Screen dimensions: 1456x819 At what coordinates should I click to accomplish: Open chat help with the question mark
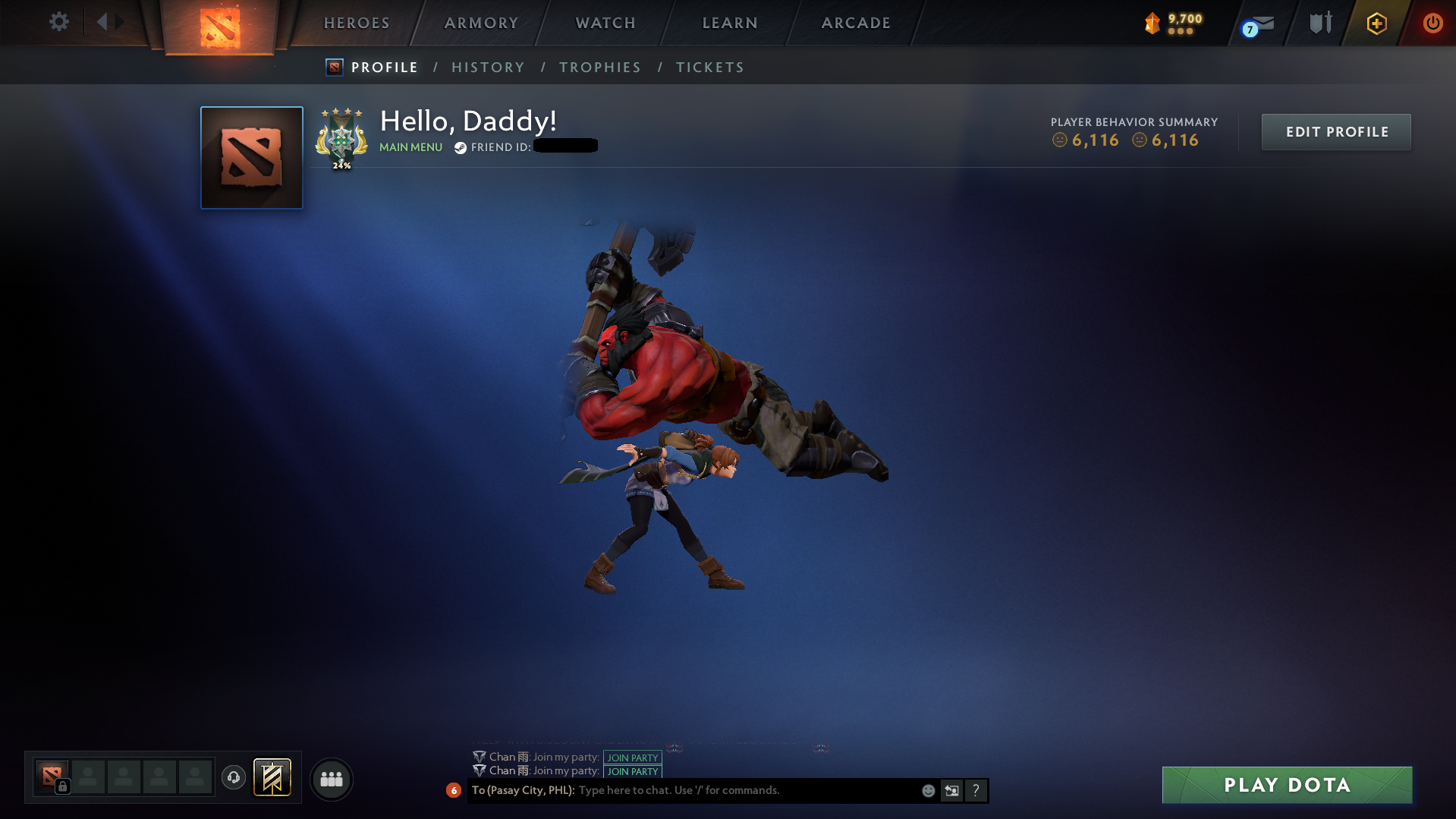[x=976, y=790]
